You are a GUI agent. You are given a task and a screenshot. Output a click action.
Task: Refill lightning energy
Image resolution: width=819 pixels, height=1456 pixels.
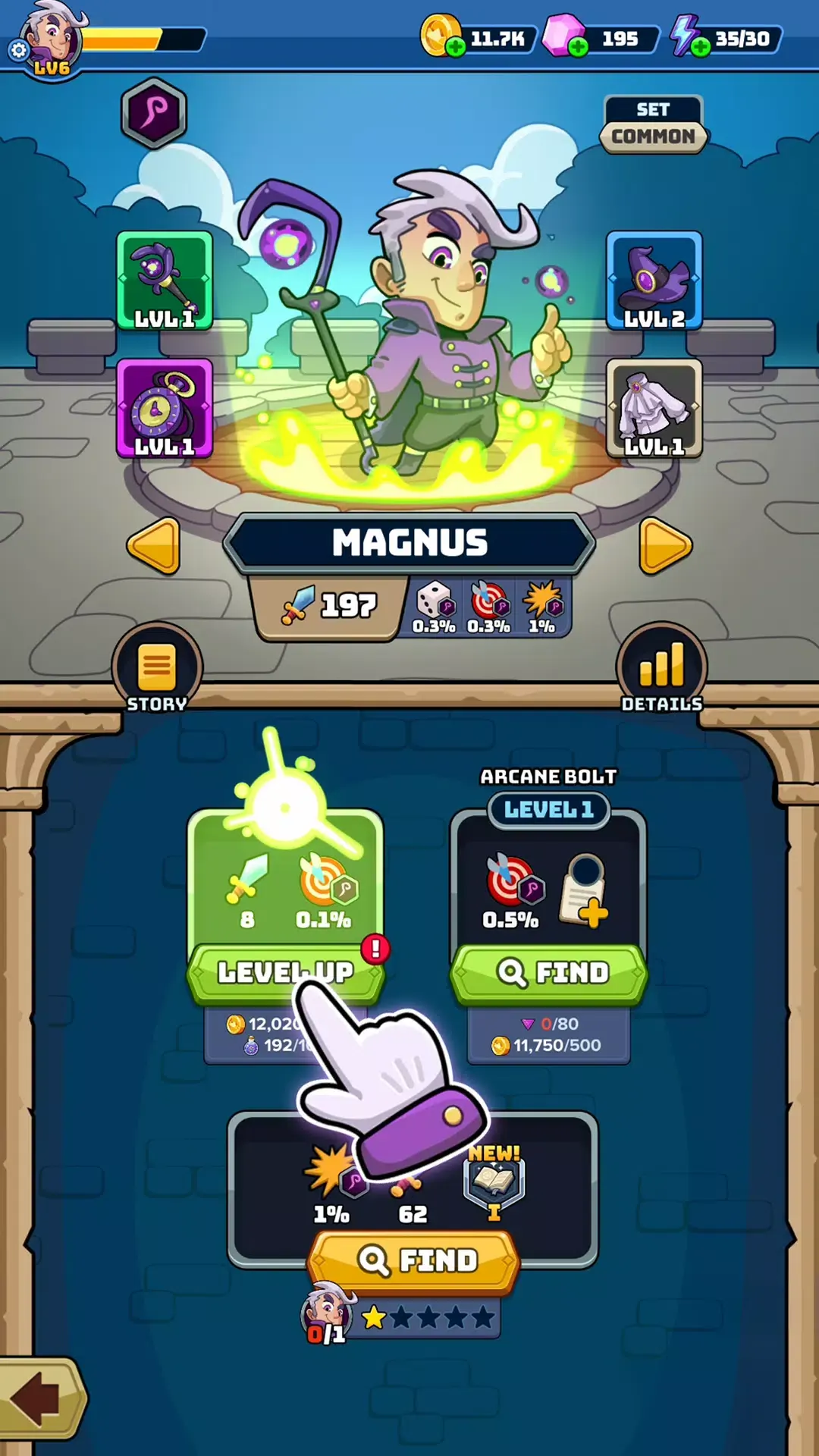(701, 47)
